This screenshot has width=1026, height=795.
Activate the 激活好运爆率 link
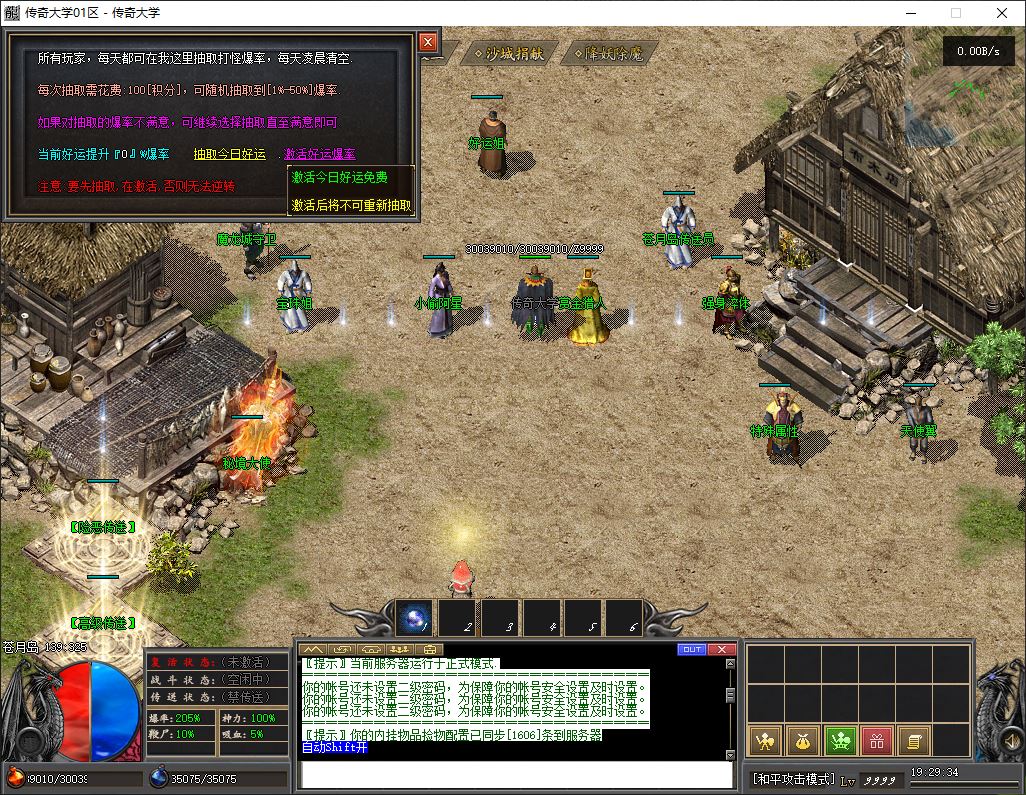click(319, 154)
